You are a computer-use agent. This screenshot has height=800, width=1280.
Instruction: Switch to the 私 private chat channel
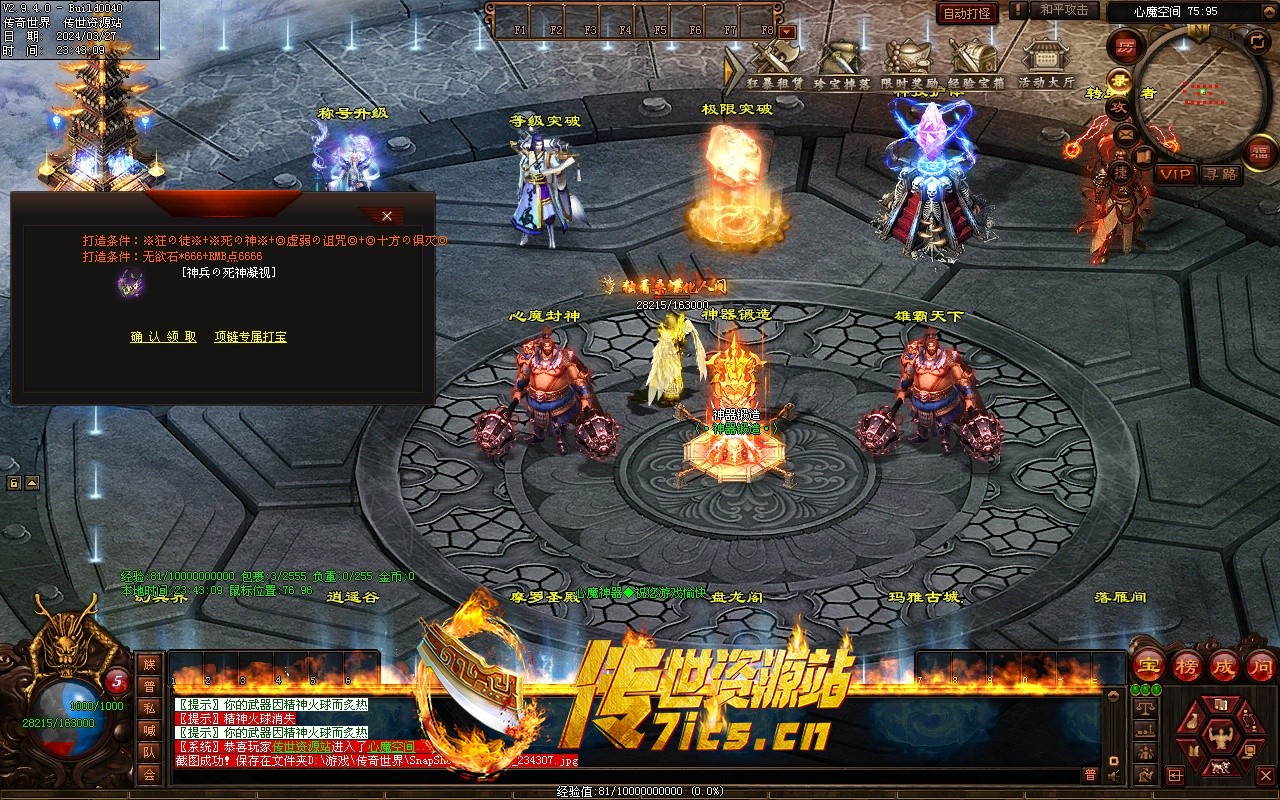(149, 708)
